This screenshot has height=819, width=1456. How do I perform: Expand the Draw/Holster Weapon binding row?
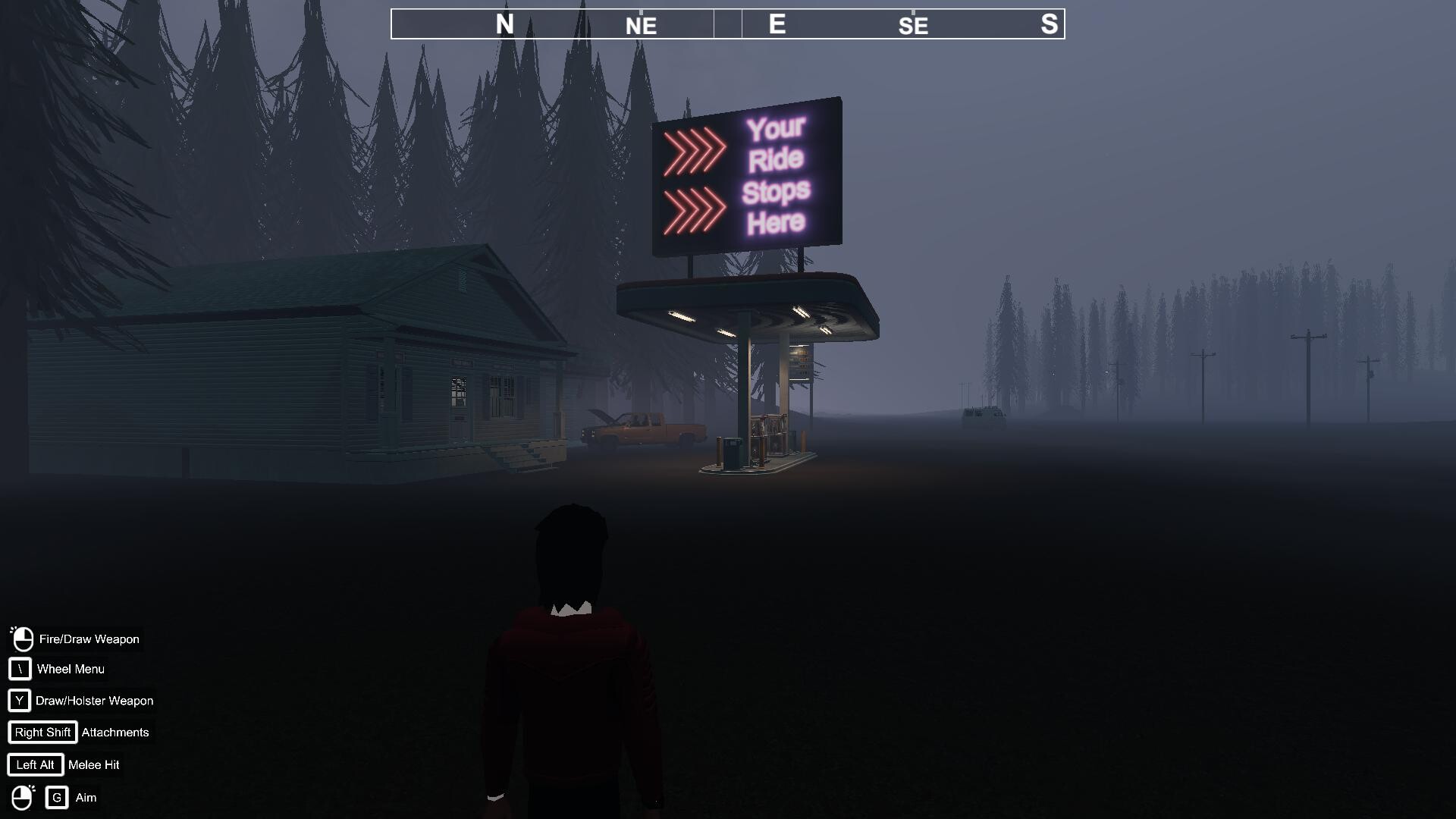[x=93, y=701]
